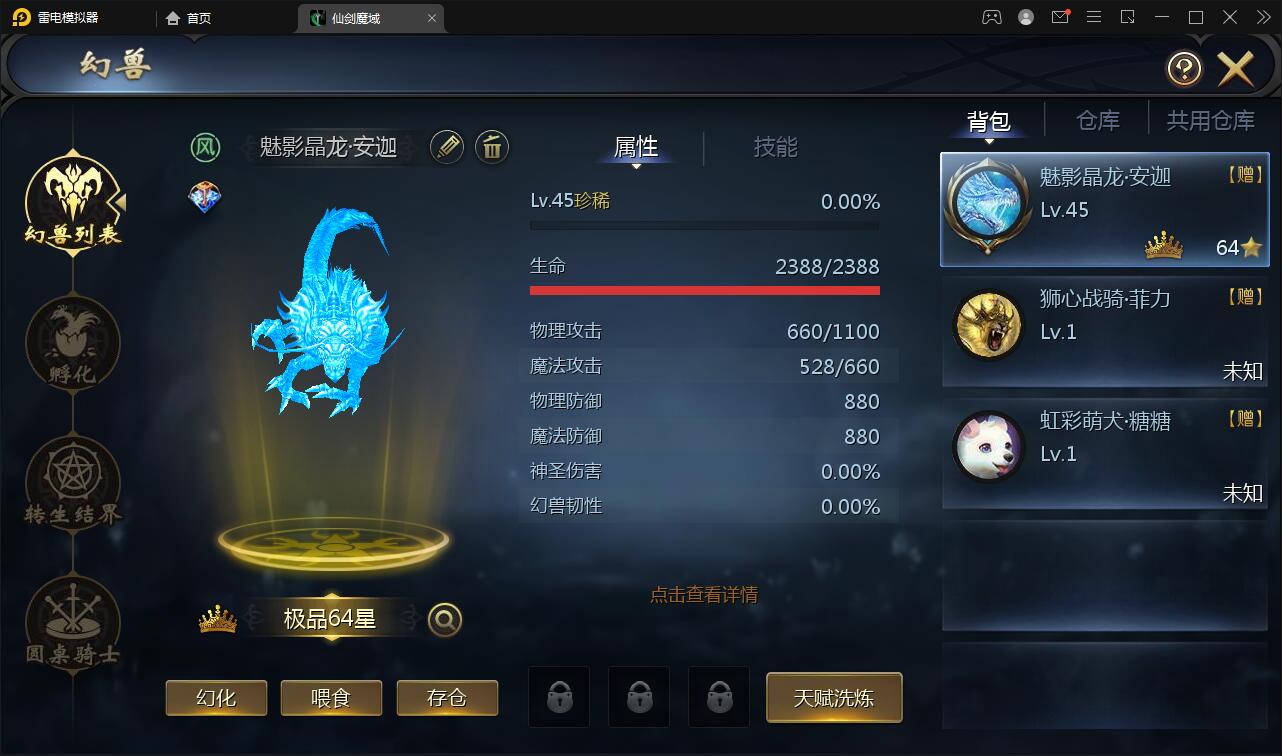1282x756 pixels.
Task: Unlock the first locked talent slot
Action: click(559, 697)
